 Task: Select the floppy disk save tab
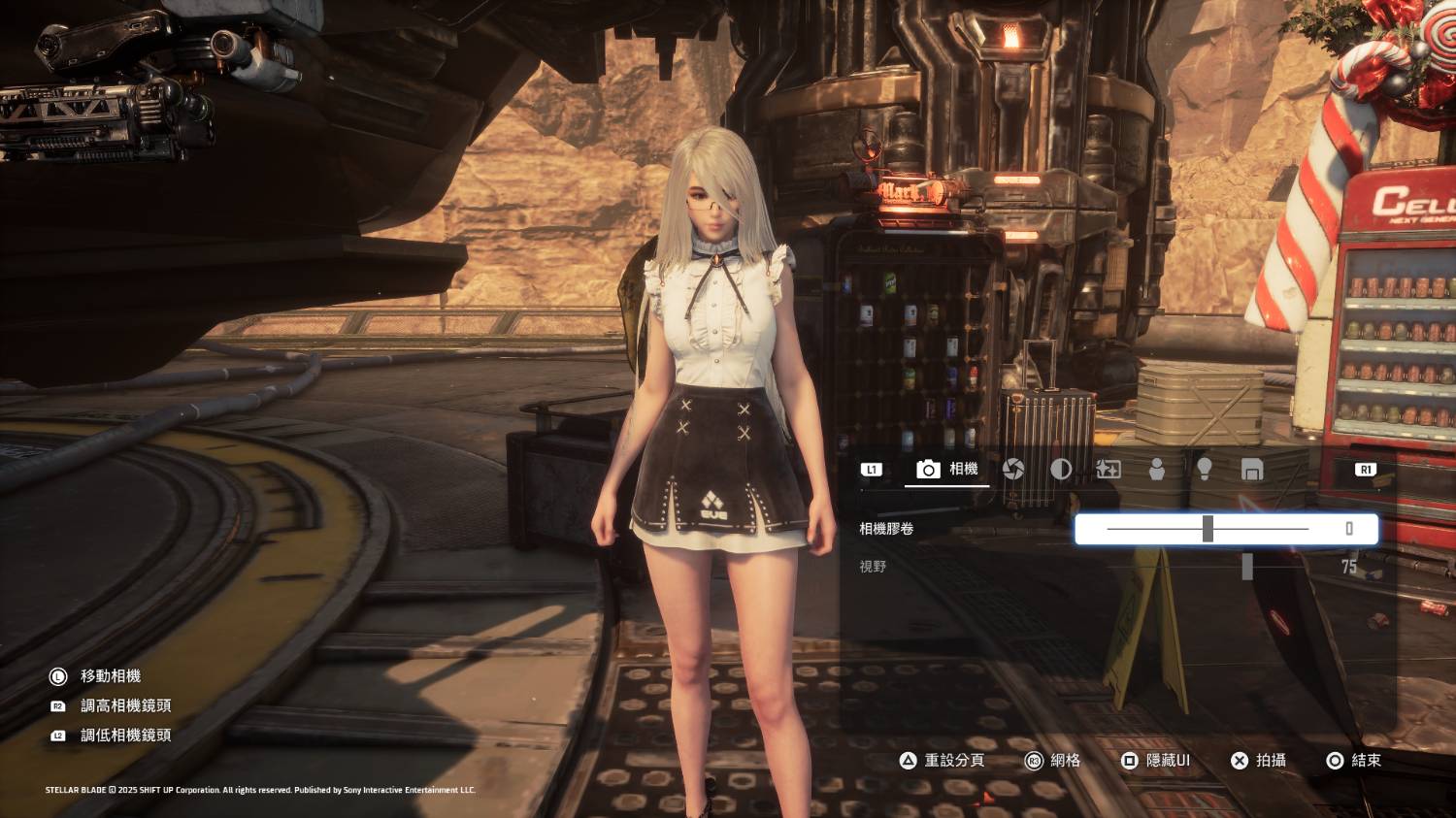(x=1252, y=470)
